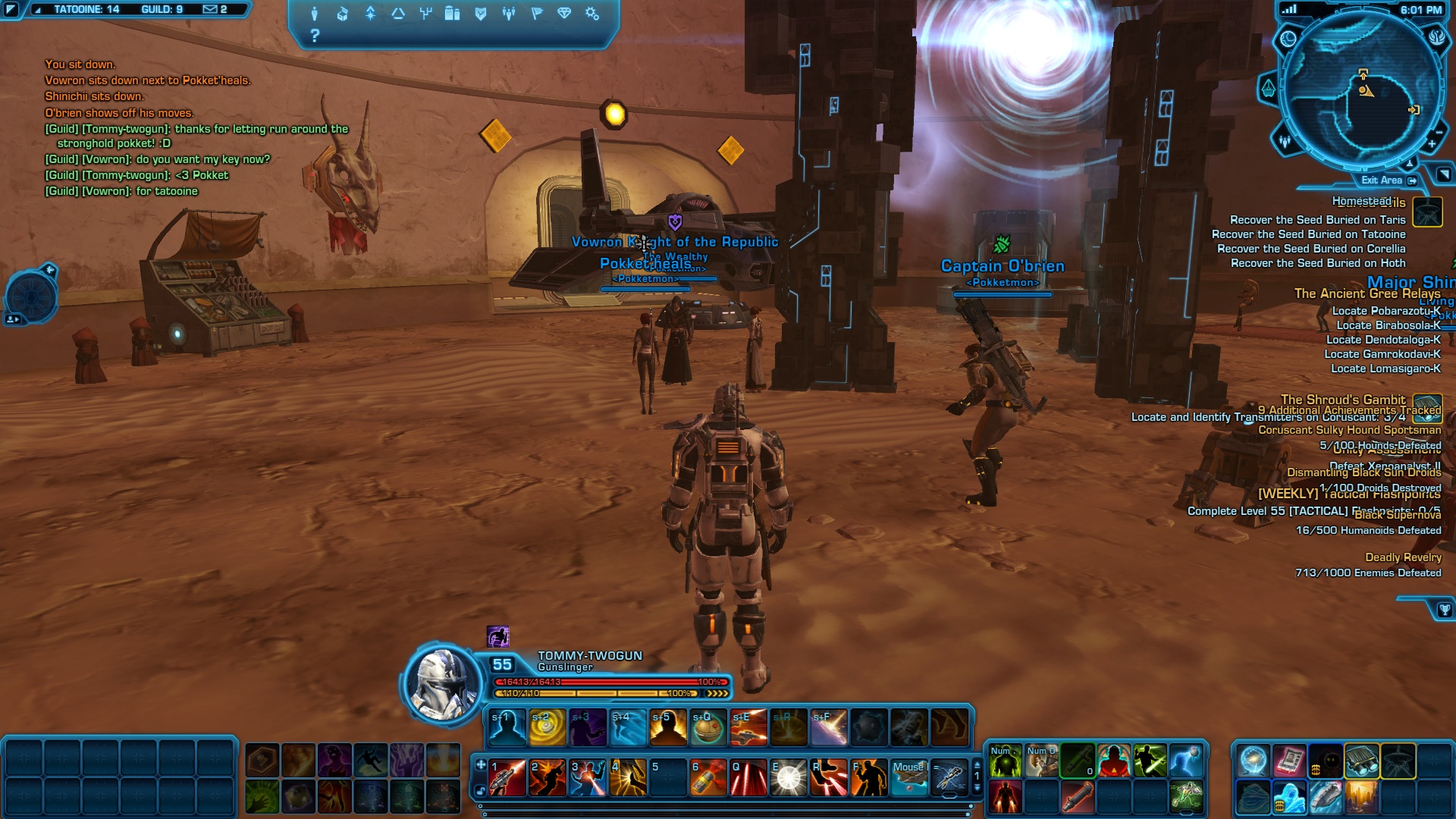
Task: Open the gear settings icon in the top menu
Action: 592,14
